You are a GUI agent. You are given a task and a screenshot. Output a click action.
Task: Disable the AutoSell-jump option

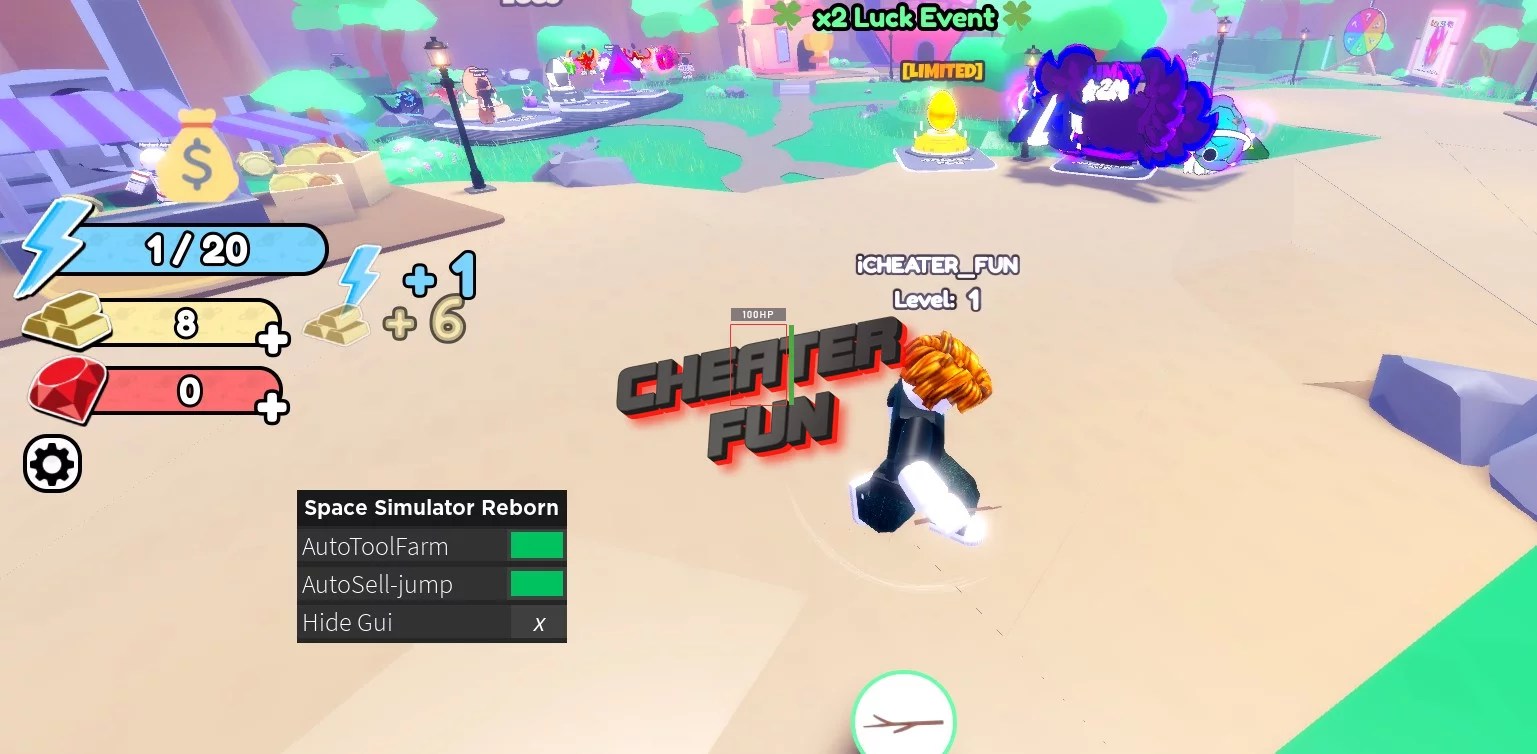pyautogui.click(x=538, y=584)
